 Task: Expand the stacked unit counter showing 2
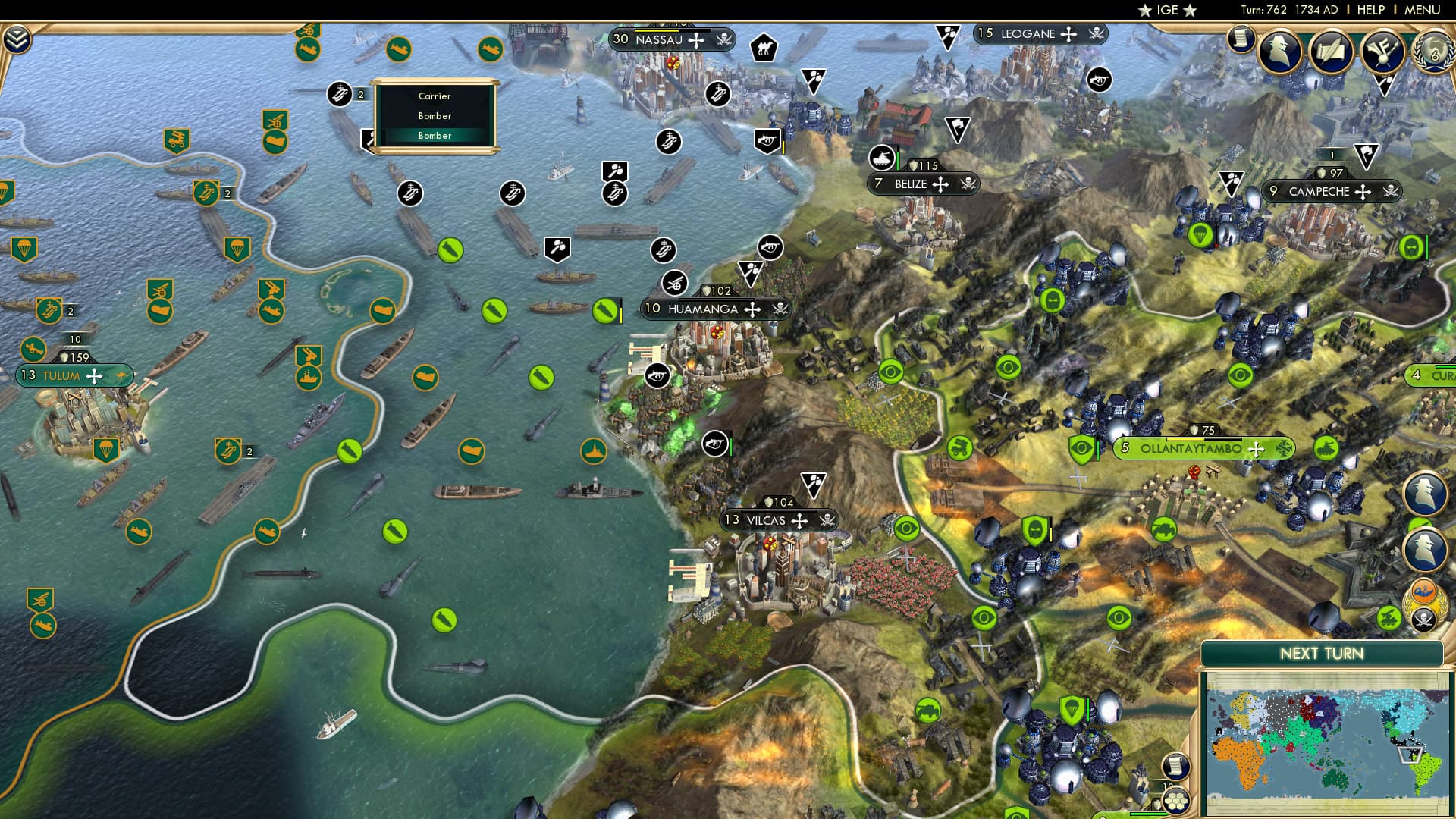pos(359,94)
